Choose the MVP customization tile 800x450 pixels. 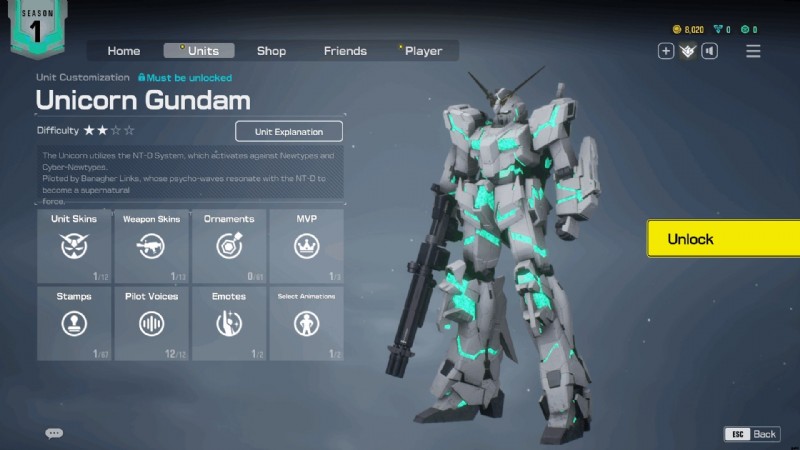pyautogui.click(x=306, y=246)
